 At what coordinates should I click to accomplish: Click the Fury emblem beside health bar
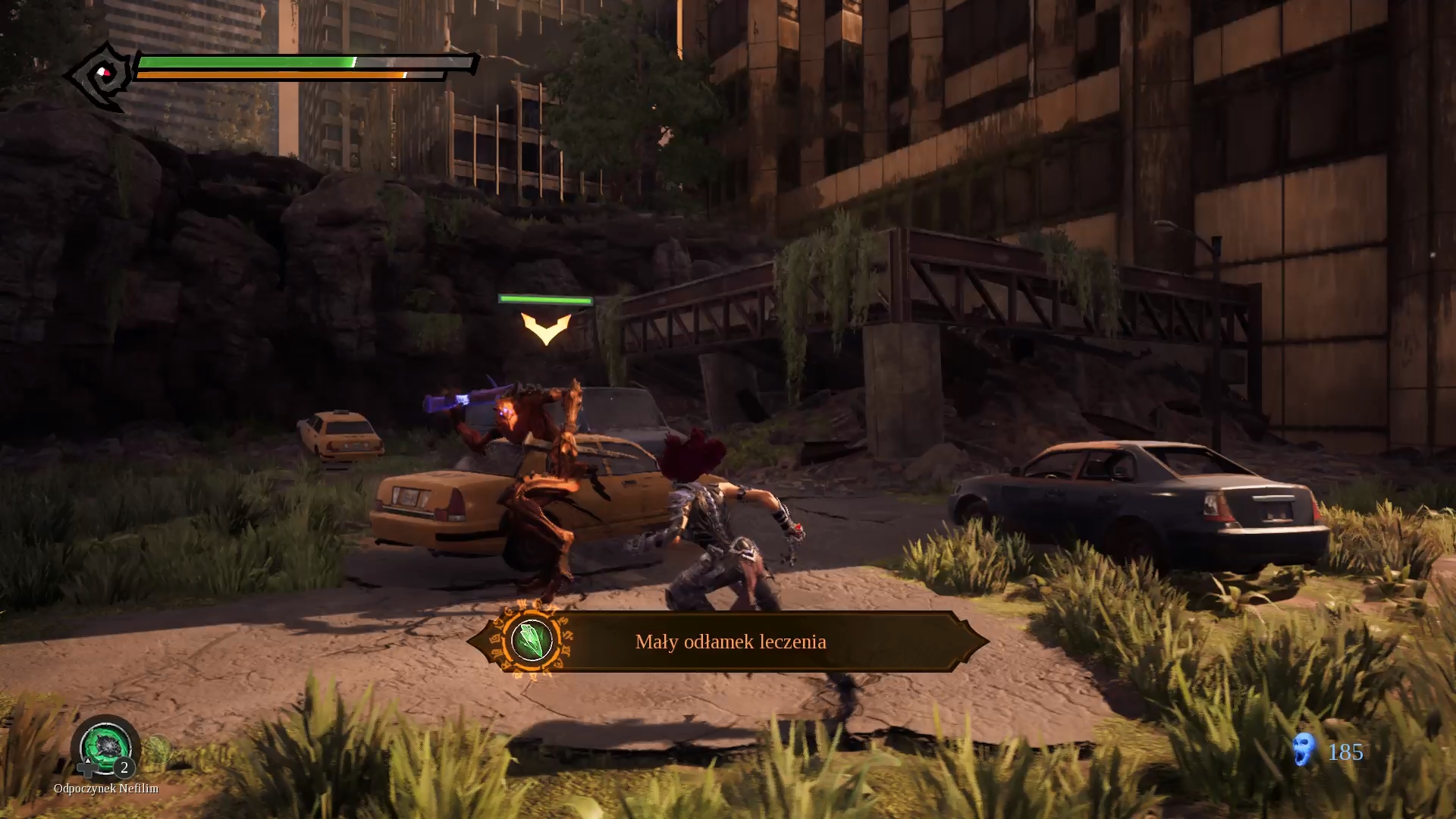click(101, 75)
